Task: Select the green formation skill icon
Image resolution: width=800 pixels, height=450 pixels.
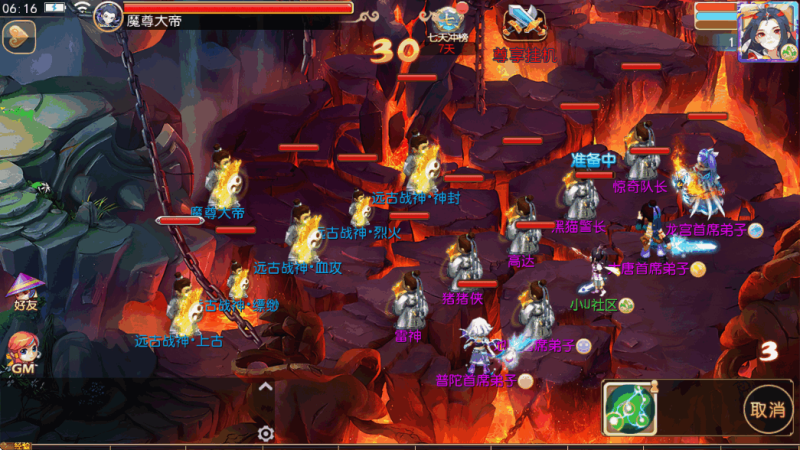Action: (631, 408)
